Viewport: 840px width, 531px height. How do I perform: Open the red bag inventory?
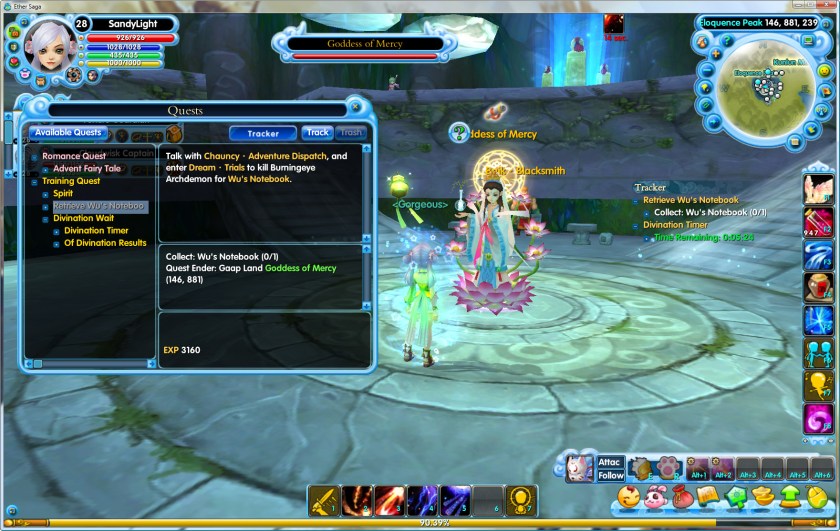[682, 495]
